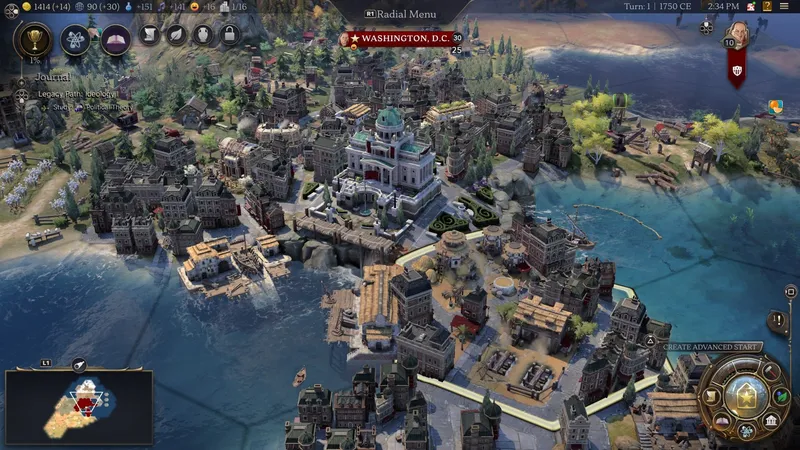Open the civics tree book icon

pos(116,39)
